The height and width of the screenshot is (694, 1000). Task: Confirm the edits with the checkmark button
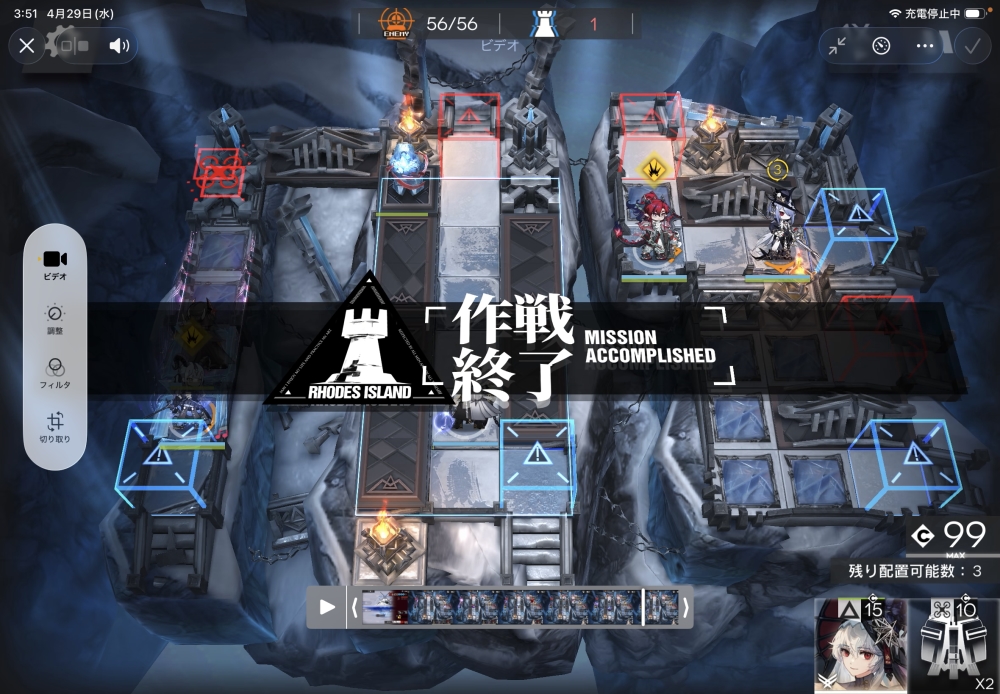pyautogui.click(x=971, y=46)
